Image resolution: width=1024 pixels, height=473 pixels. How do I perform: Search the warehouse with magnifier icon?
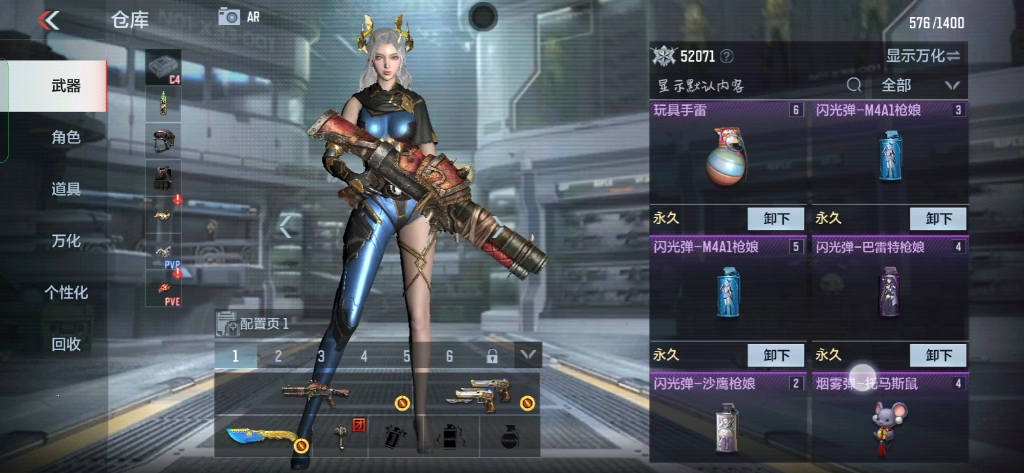(x=854, y=86)
